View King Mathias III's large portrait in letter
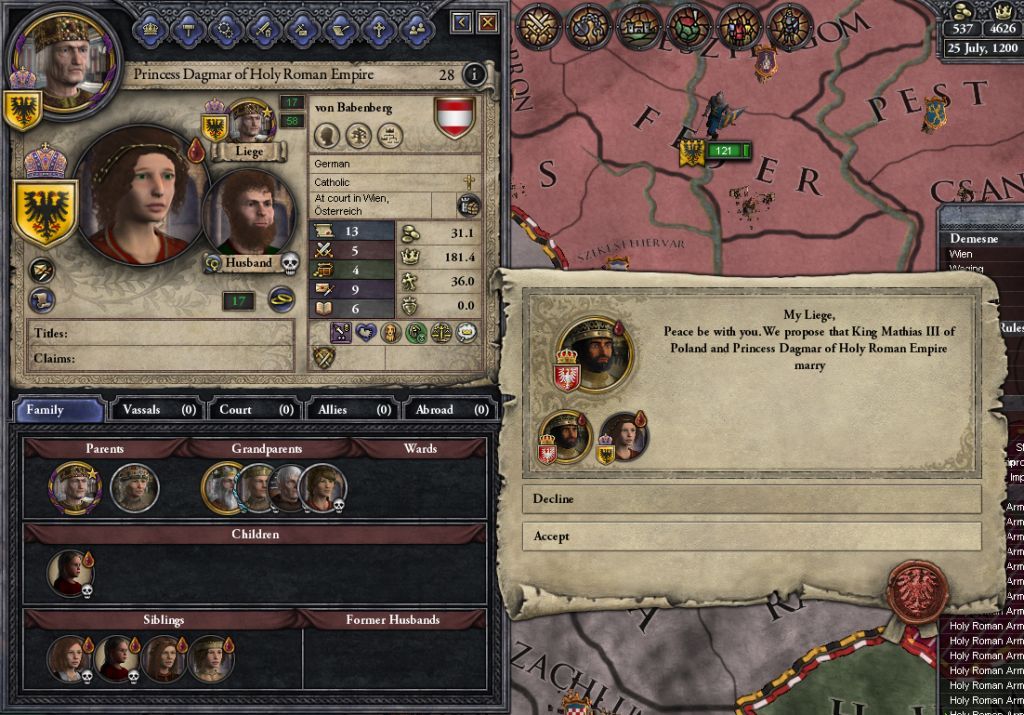 click(594, 352)
